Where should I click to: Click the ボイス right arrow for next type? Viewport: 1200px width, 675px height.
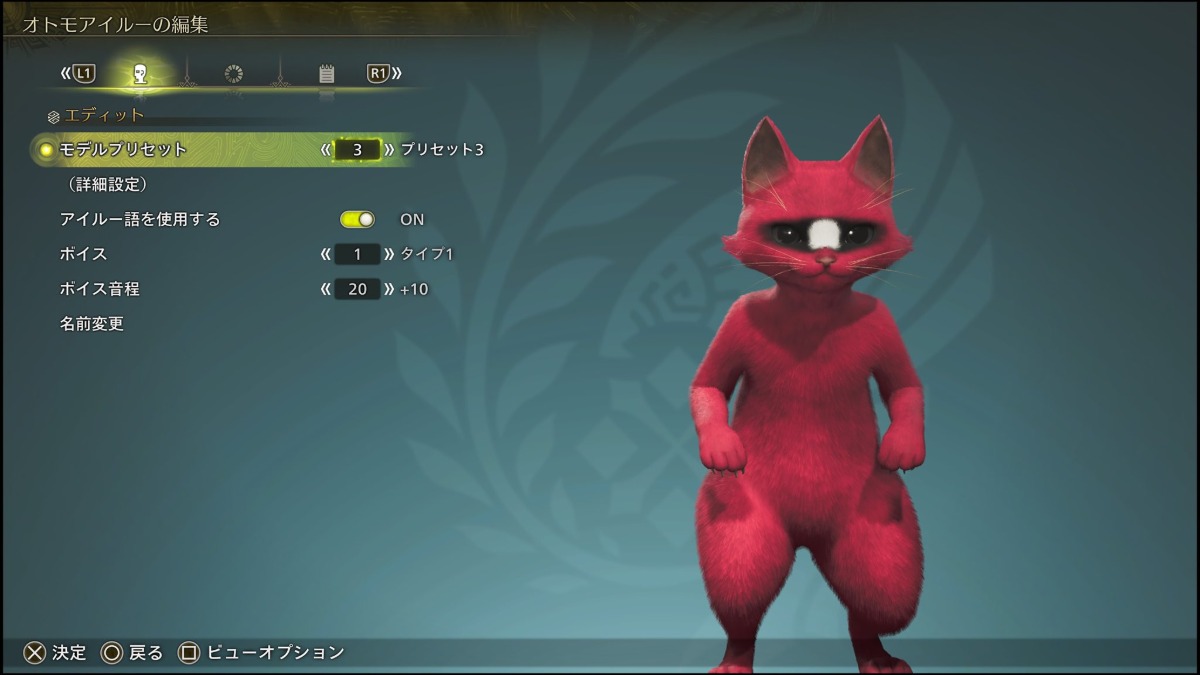389,254
